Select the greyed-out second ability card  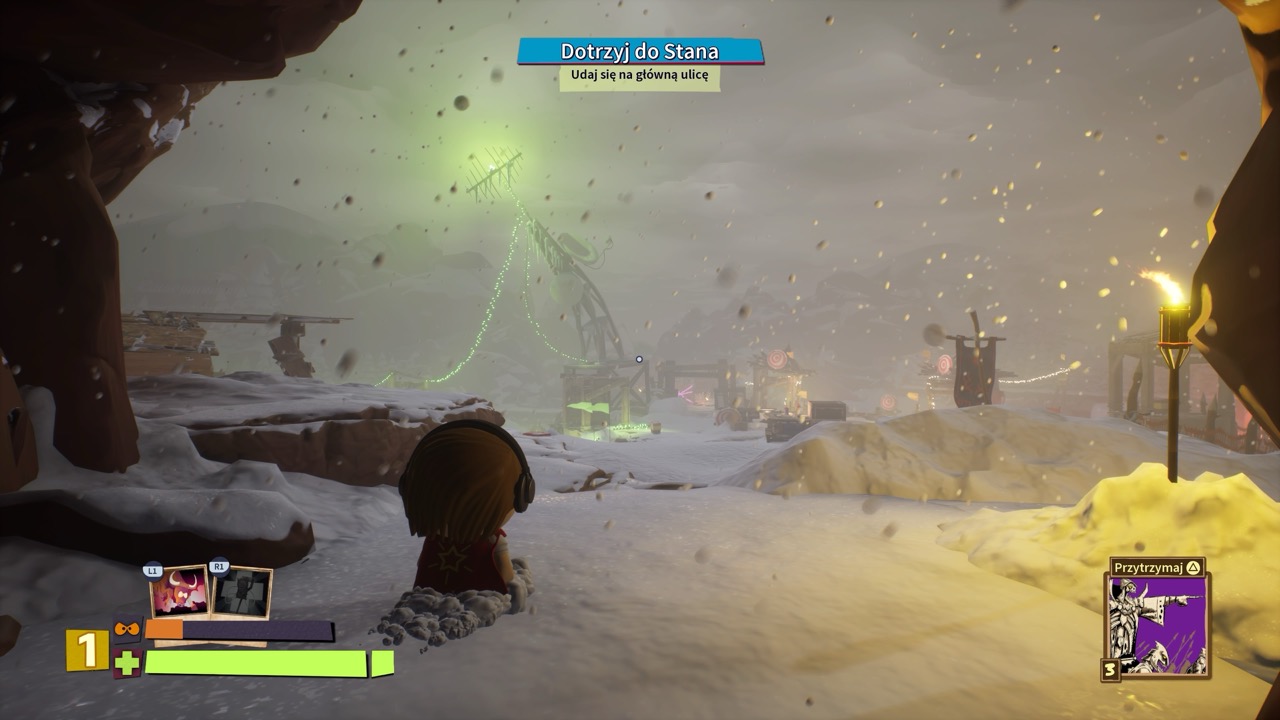point(241,592)
